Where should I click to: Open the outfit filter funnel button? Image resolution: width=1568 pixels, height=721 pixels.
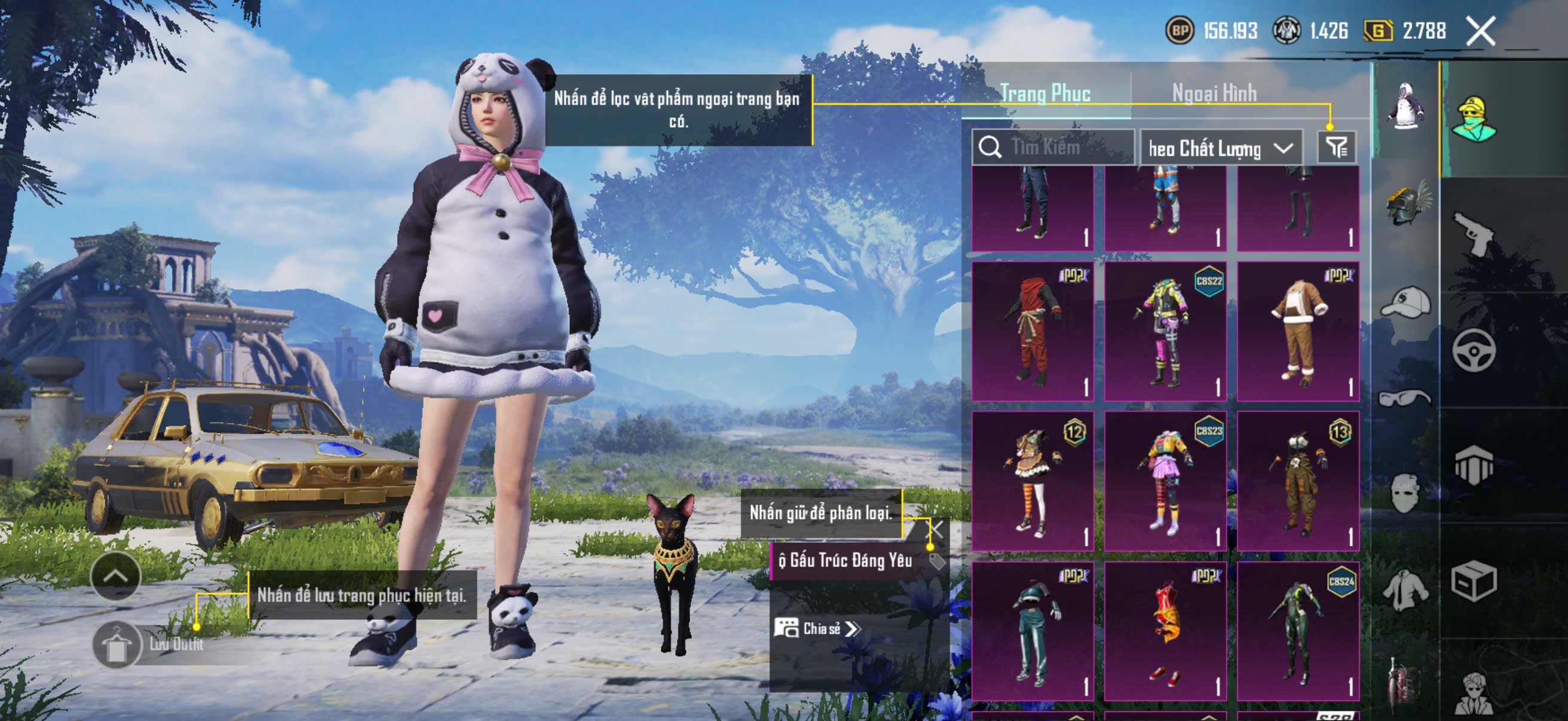1336,147
